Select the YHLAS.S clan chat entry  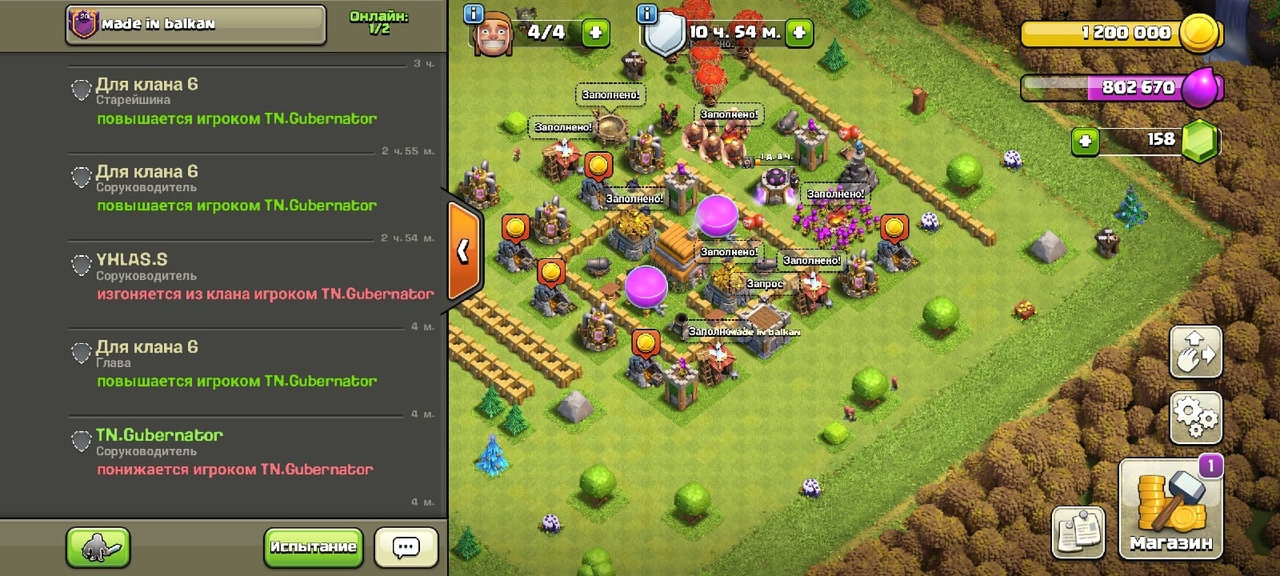(x=255, y=277)
